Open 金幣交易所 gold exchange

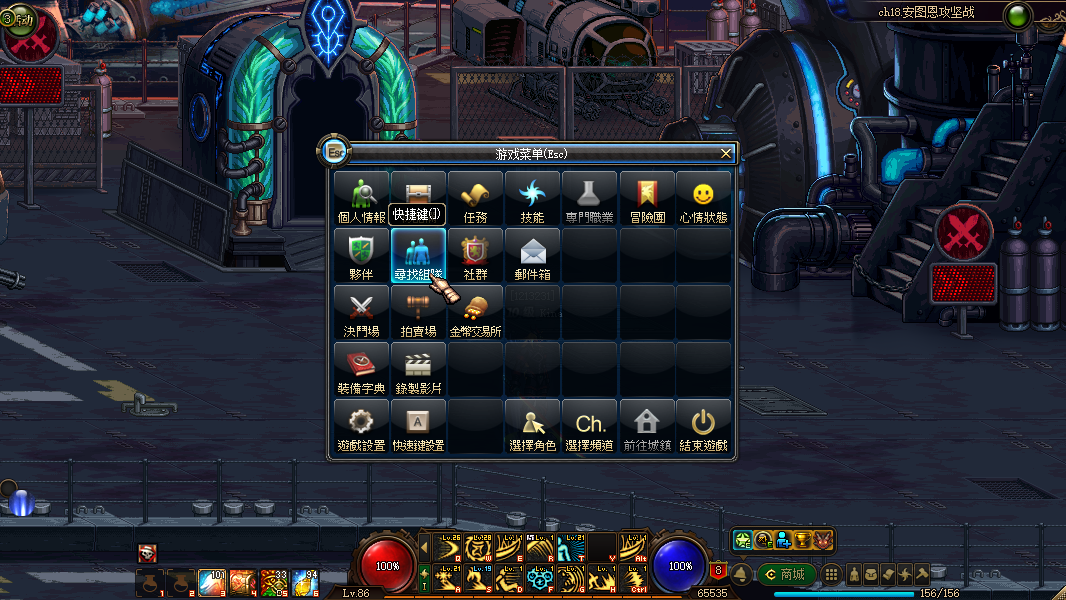475,312
